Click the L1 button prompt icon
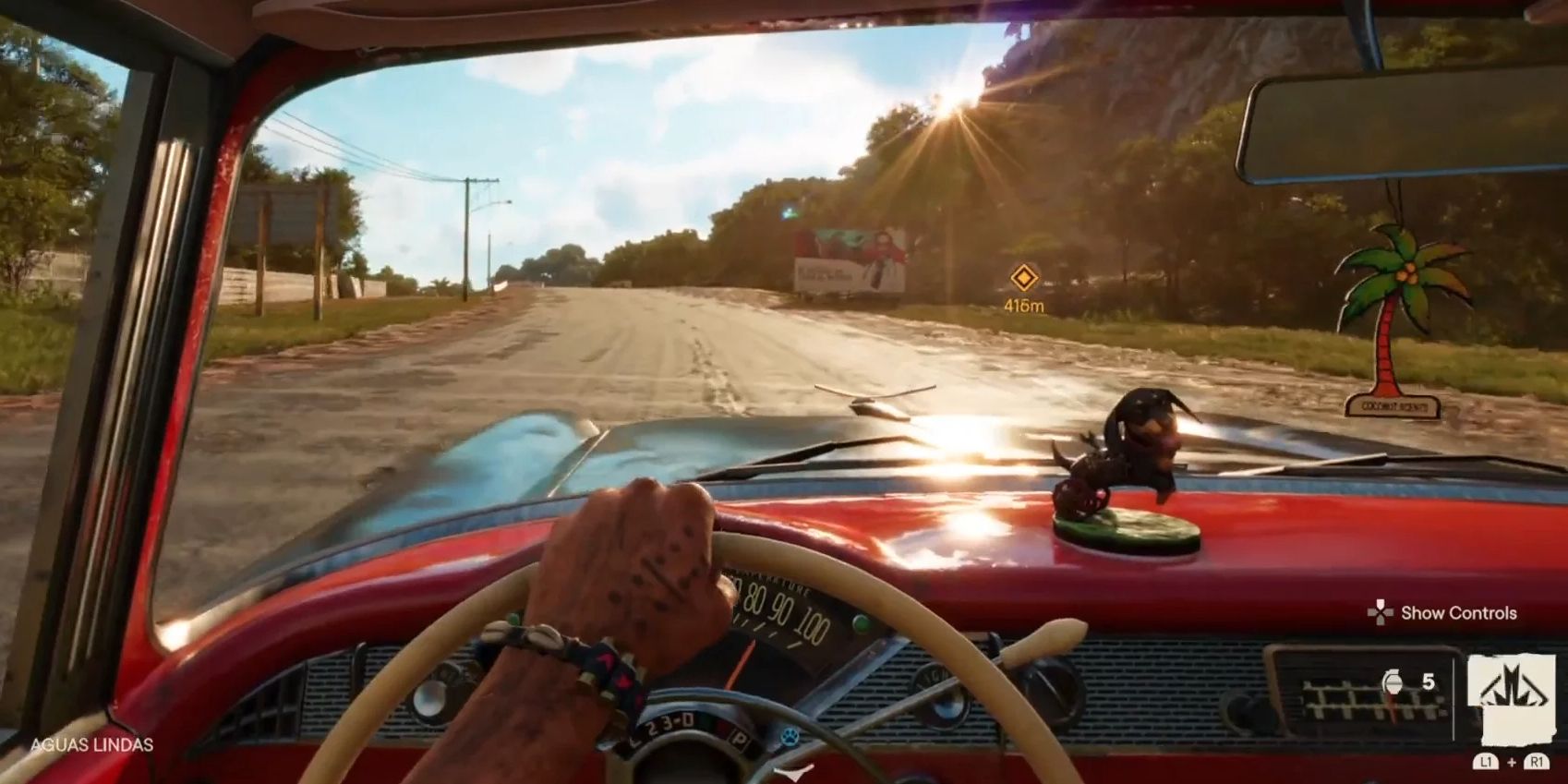 point(1486,761)
